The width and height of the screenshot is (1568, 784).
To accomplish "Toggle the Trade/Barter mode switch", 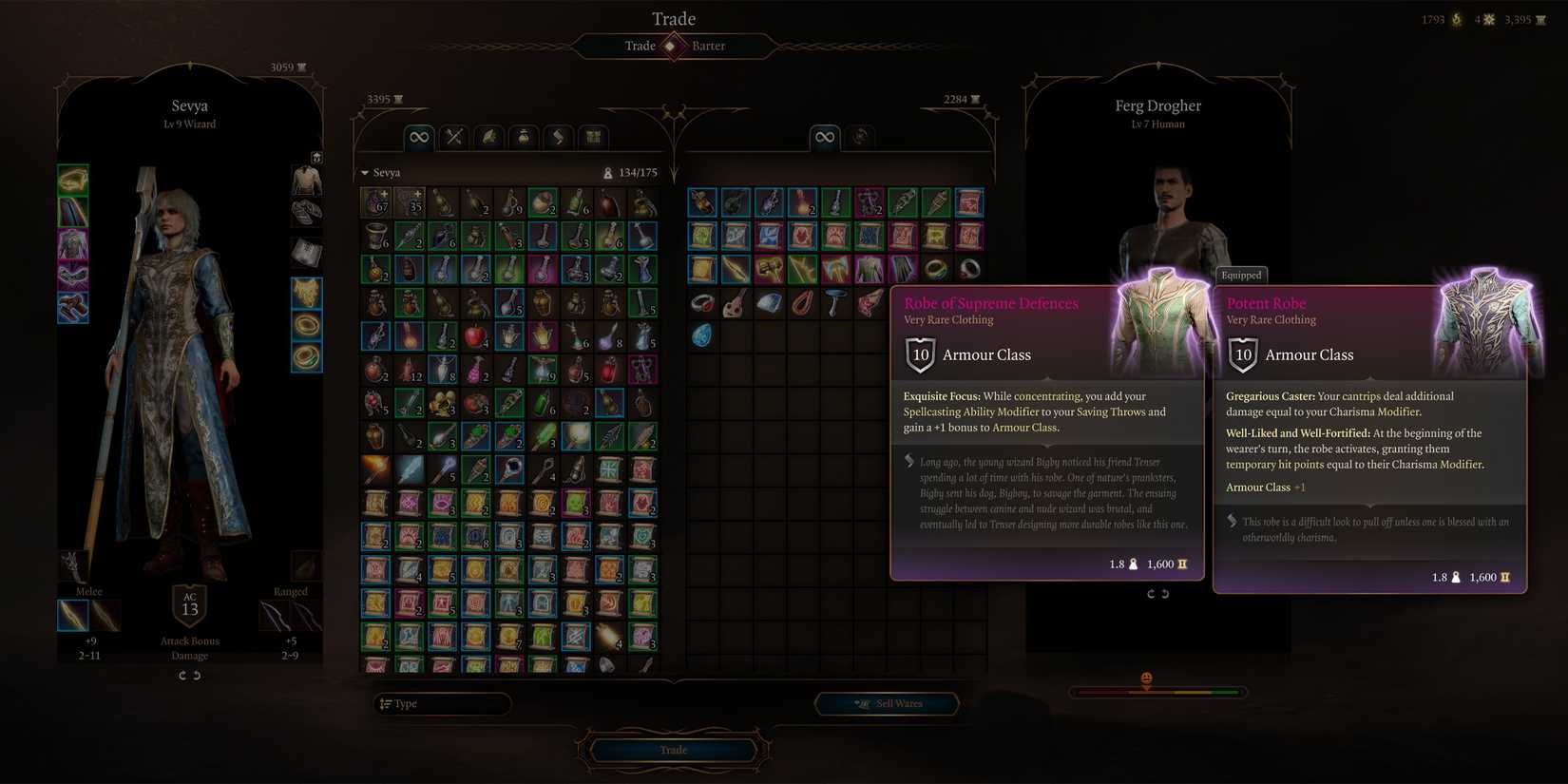I will (673, 46).
